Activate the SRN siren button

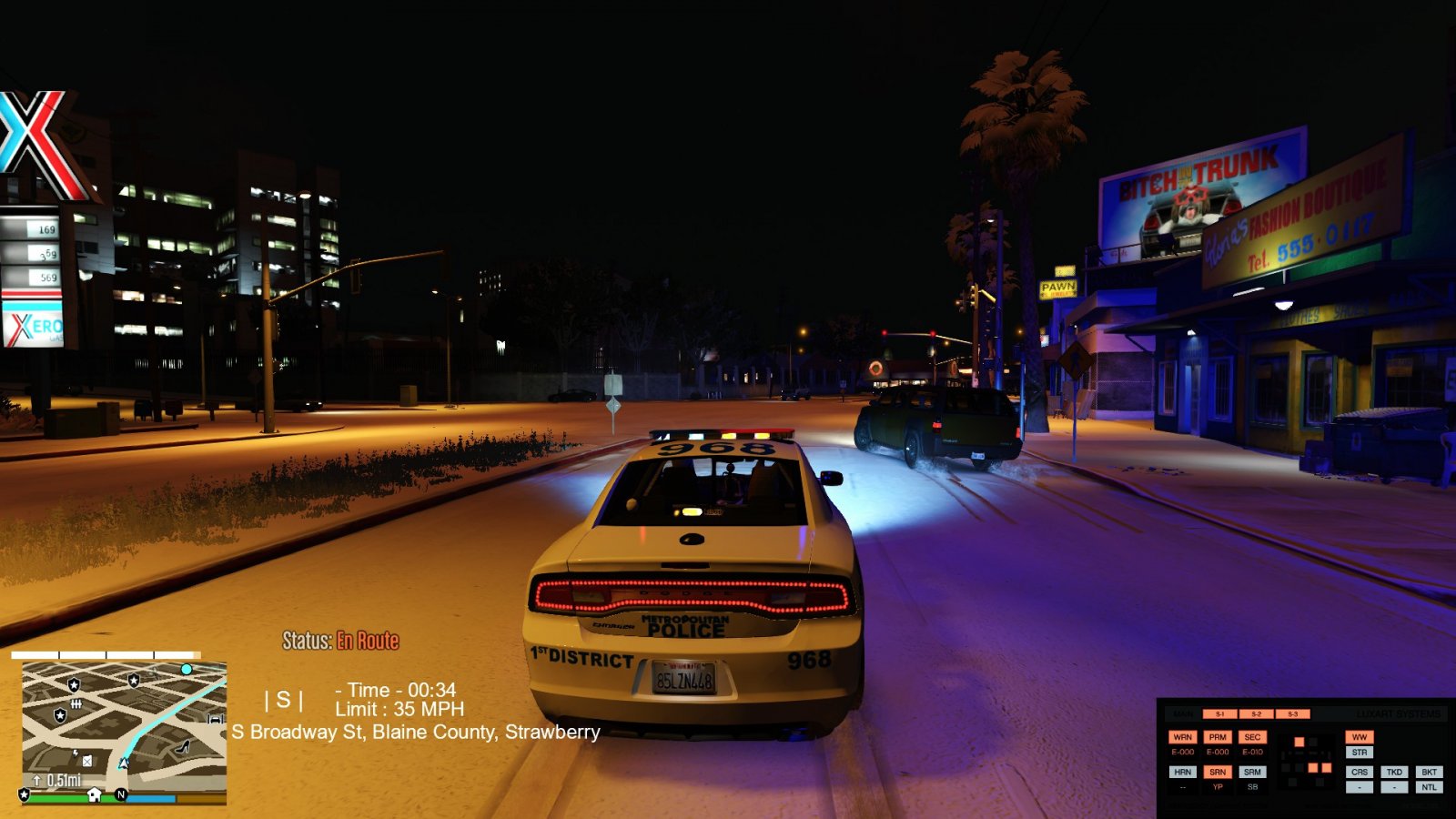pos(1218,772)
